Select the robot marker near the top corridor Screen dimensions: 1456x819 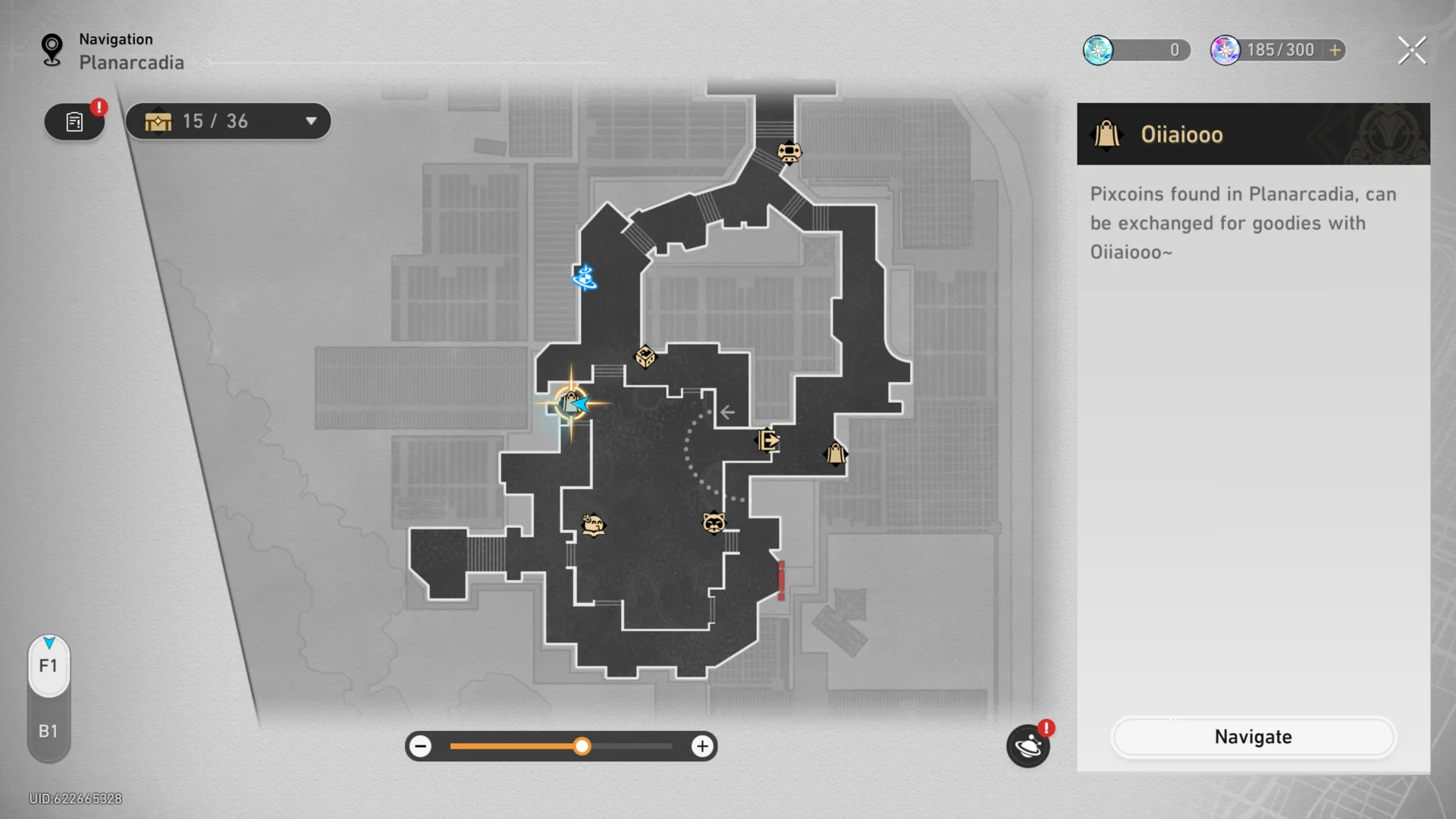coord(789,152)
